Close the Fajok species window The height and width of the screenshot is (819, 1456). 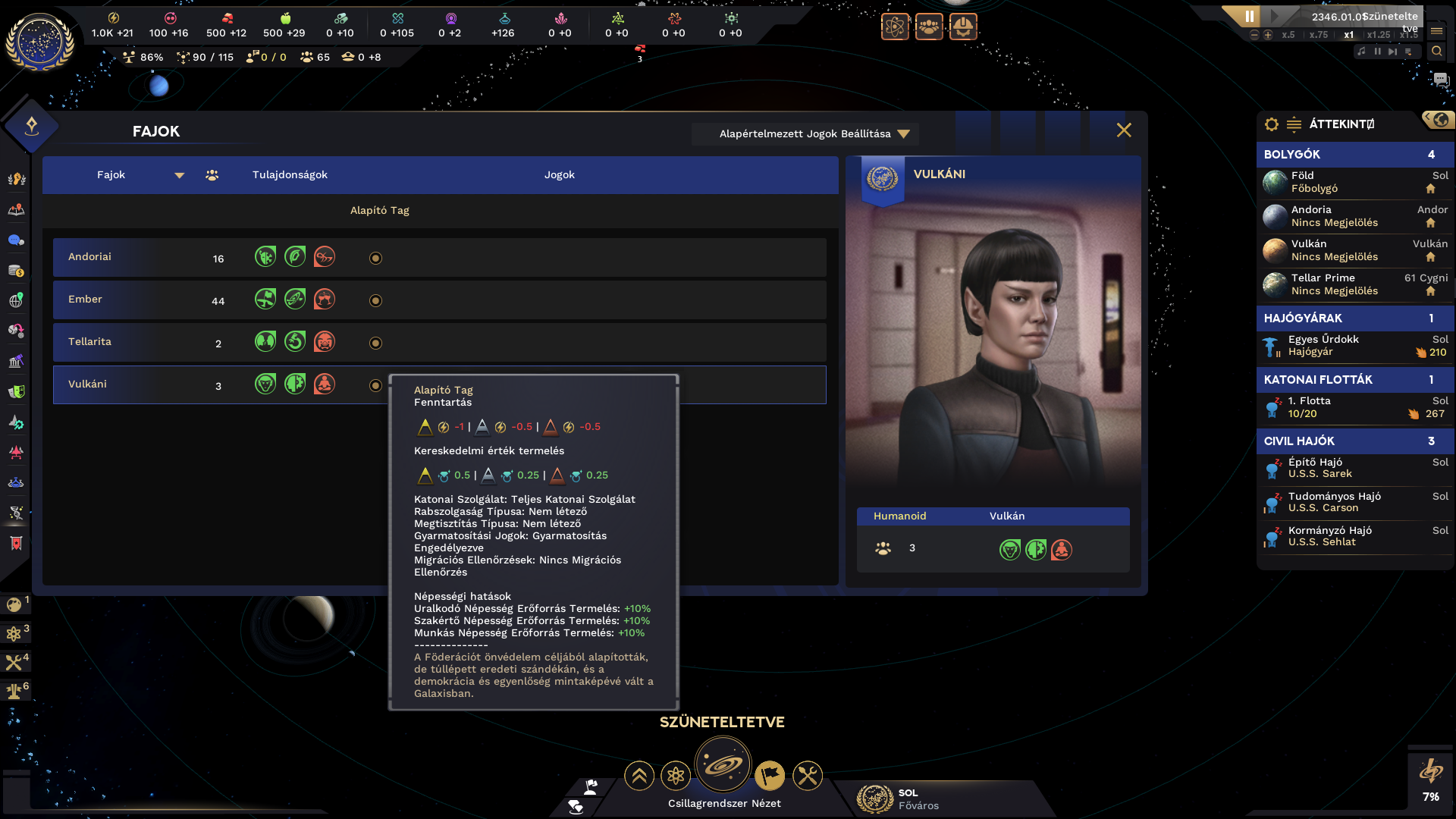pyautogui.click(x=1124, y=130)
